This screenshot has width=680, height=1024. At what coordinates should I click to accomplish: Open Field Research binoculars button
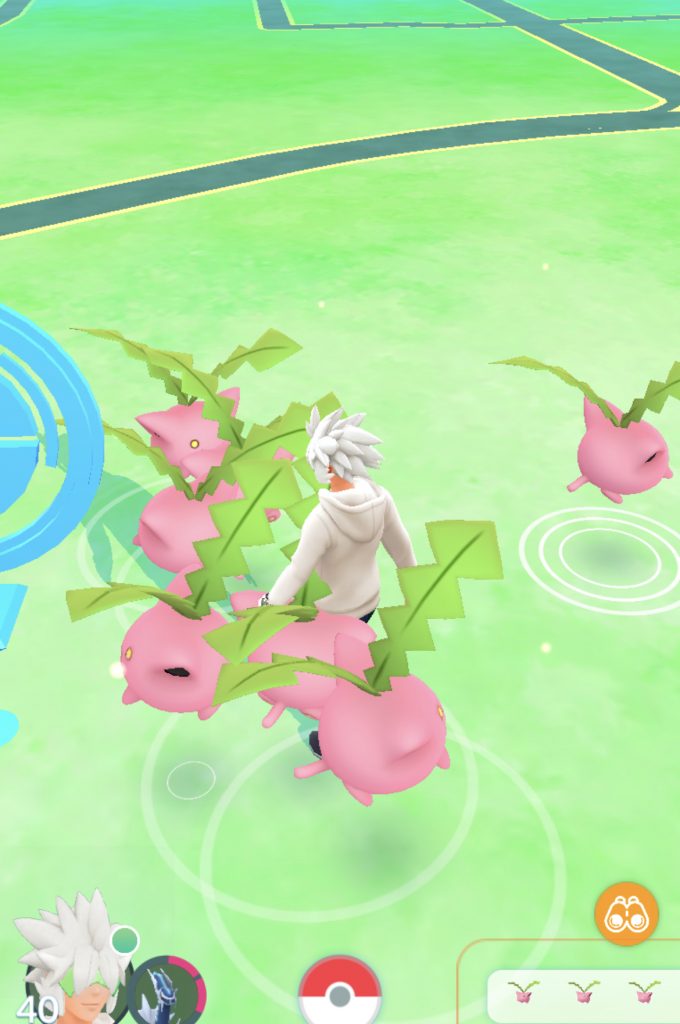tap(626, 913)
